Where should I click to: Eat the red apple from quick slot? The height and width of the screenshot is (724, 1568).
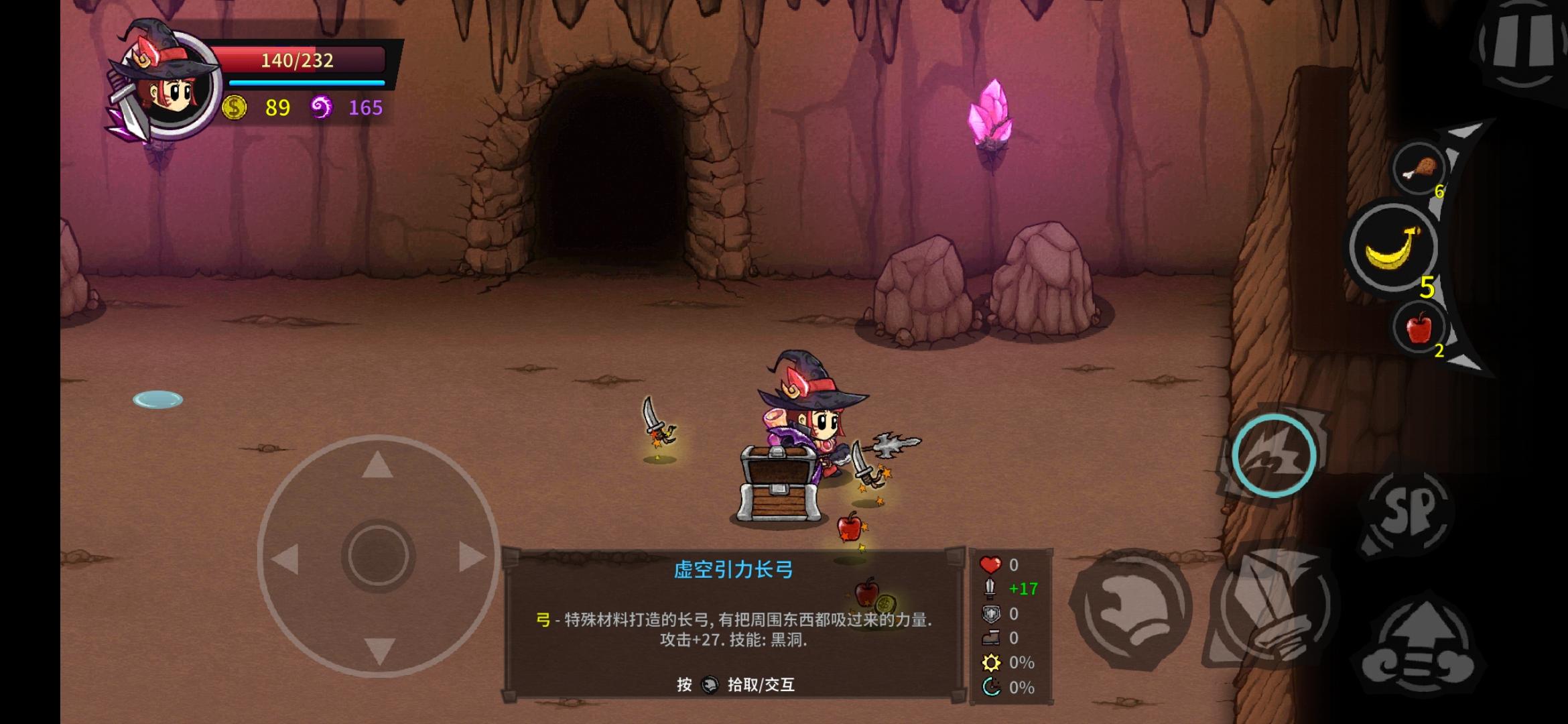(1418, 328)
